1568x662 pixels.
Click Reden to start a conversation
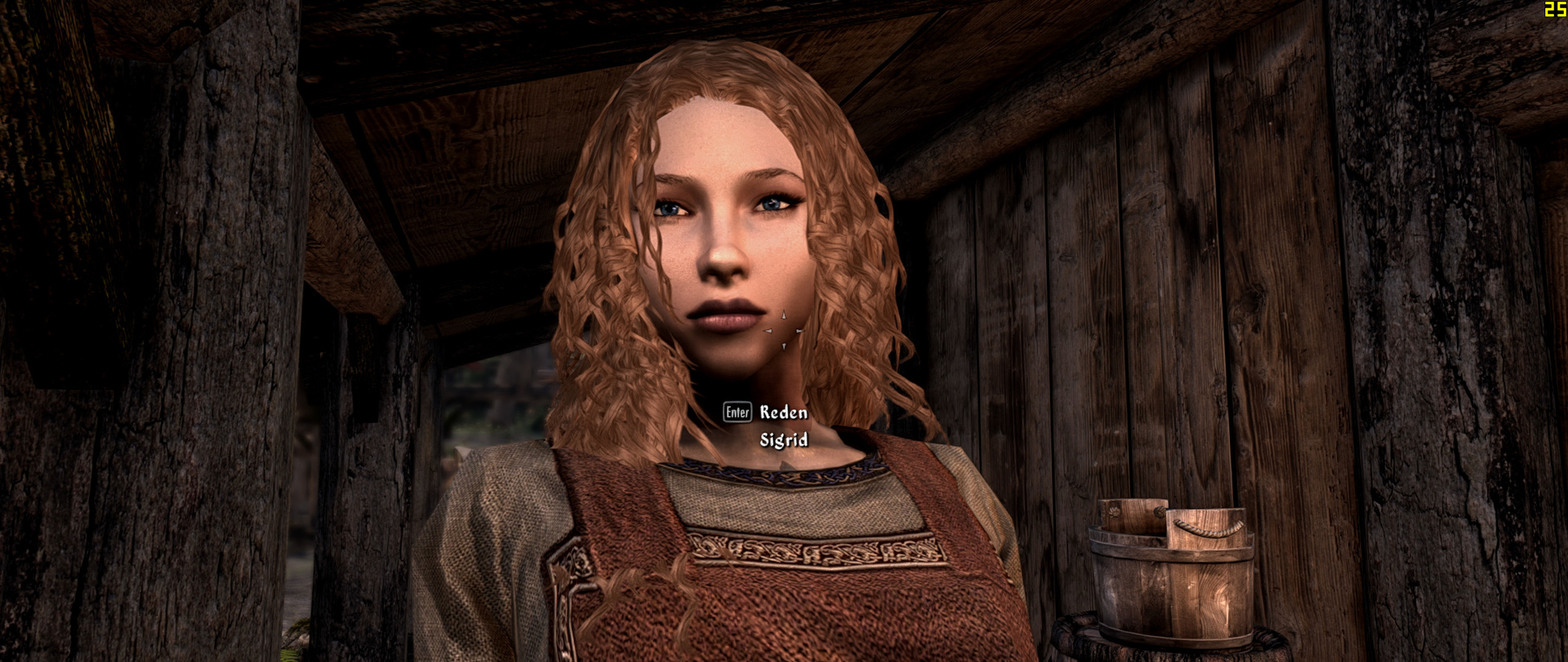[783, 411]
